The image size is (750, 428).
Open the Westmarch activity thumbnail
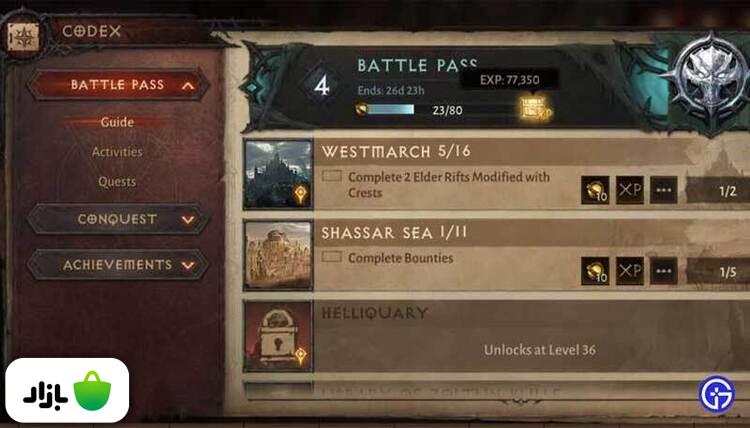coord(277,174)
